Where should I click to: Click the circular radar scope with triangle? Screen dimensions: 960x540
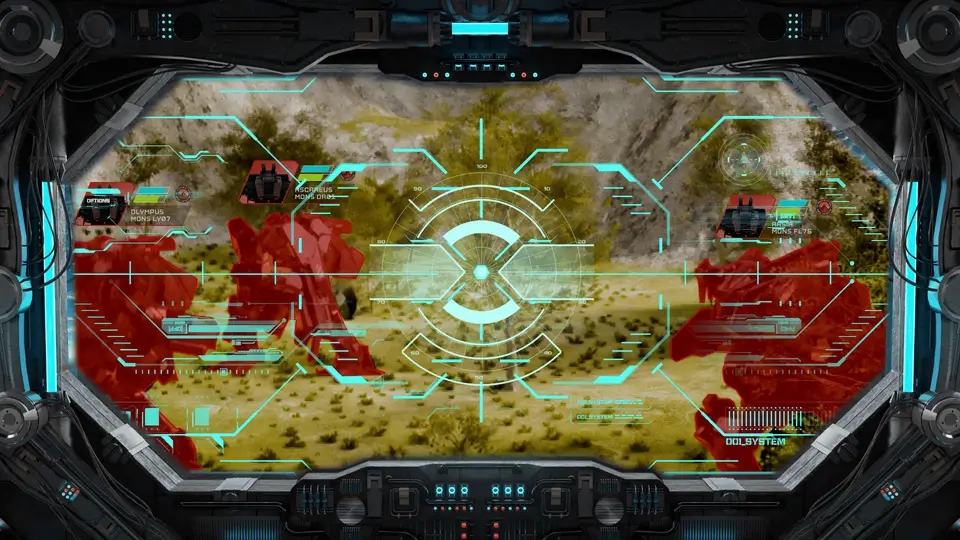pos(744,156)
